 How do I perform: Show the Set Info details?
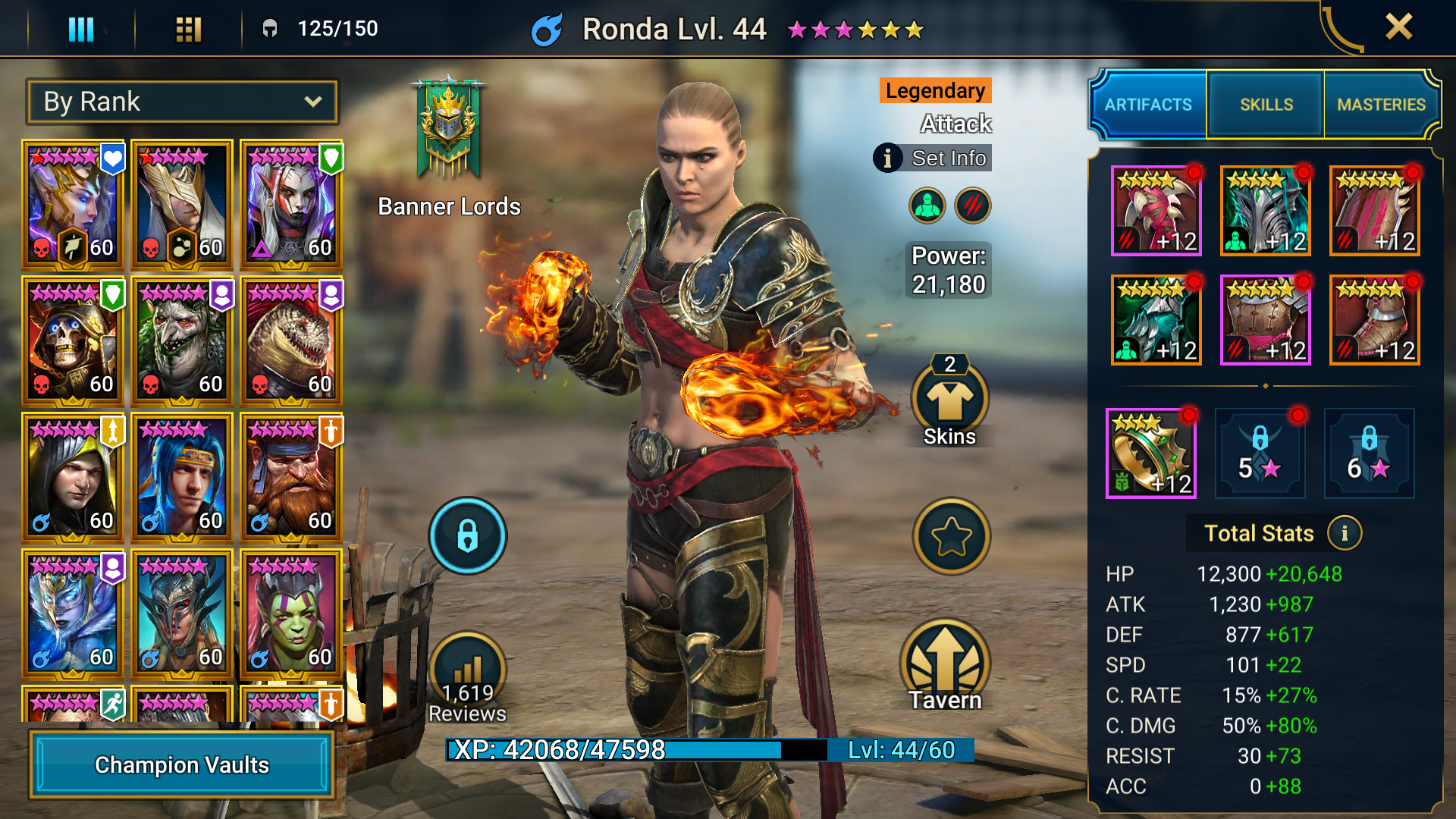pos(934,158)
